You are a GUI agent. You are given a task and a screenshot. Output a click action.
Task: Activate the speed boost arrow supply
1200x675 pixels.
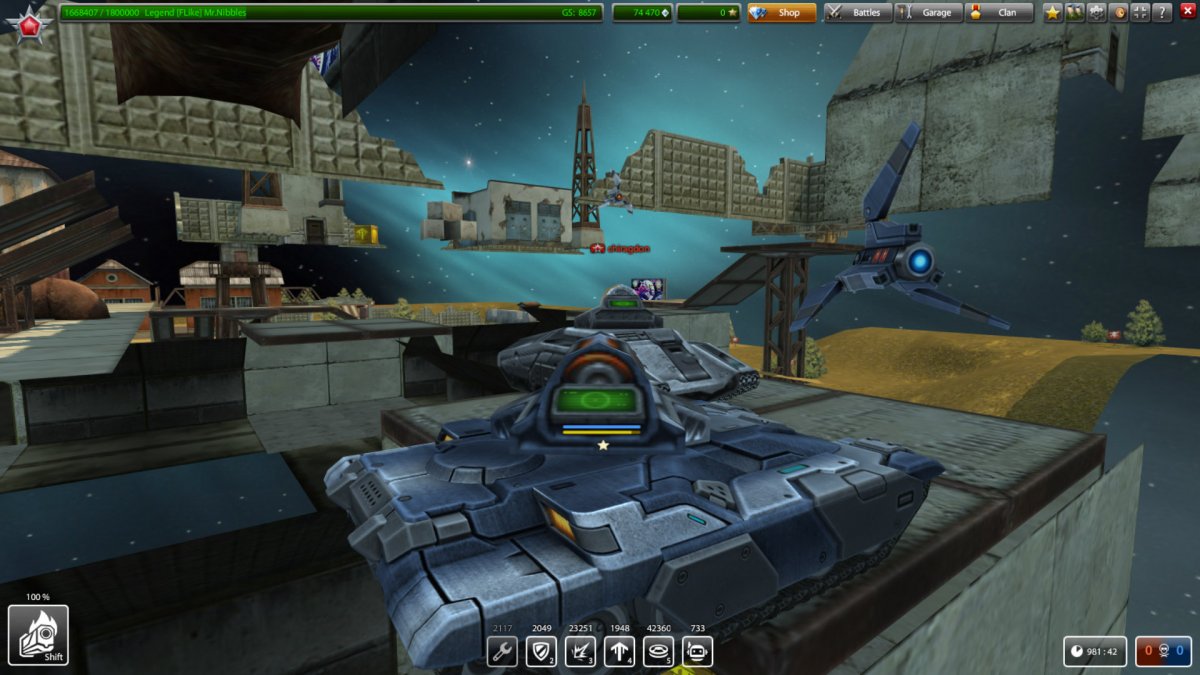coord(619,652)
